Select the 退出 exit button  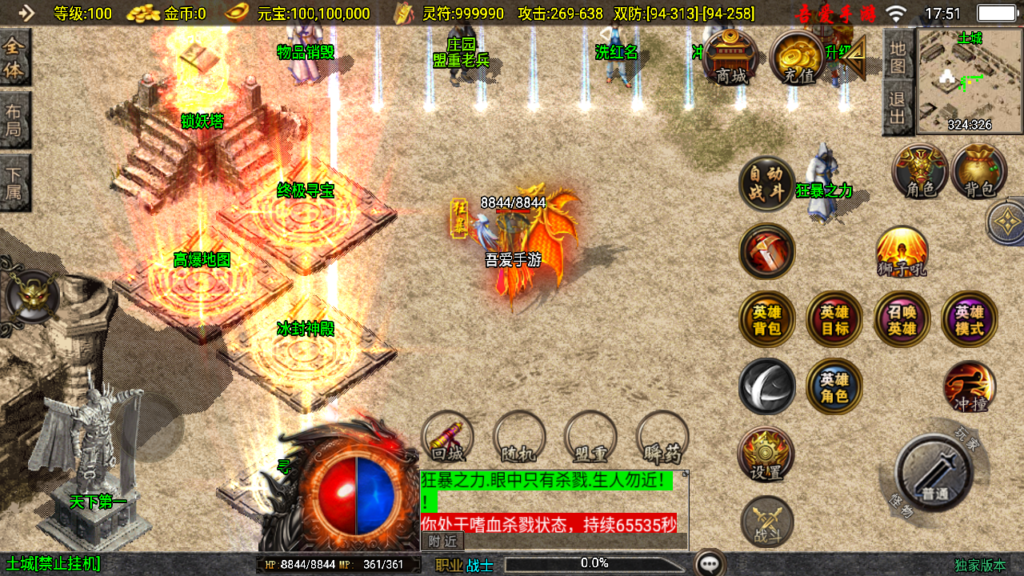[x=898, y=108]
